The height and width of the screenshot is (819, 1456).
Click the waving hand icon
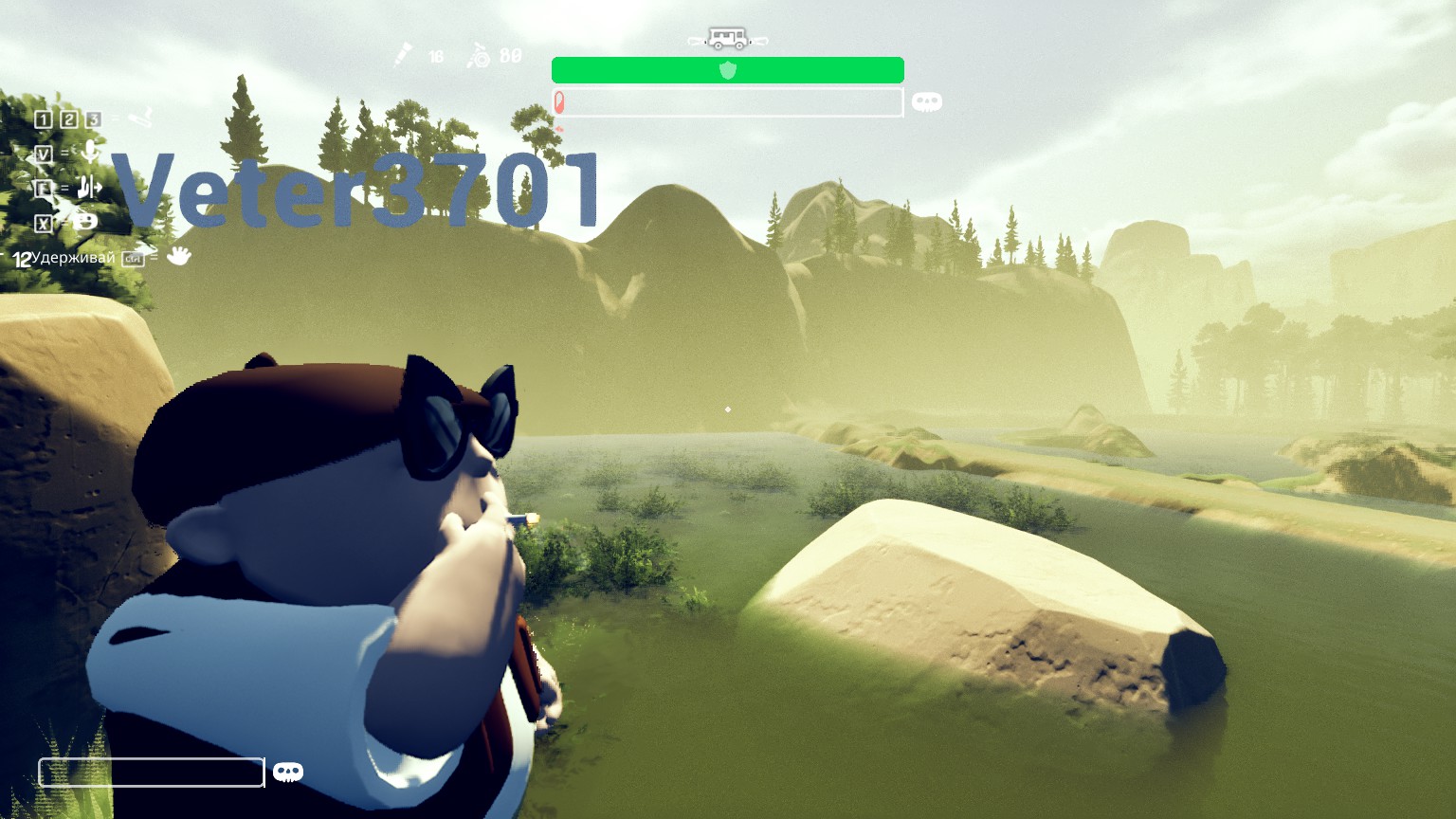coord(178,256)
